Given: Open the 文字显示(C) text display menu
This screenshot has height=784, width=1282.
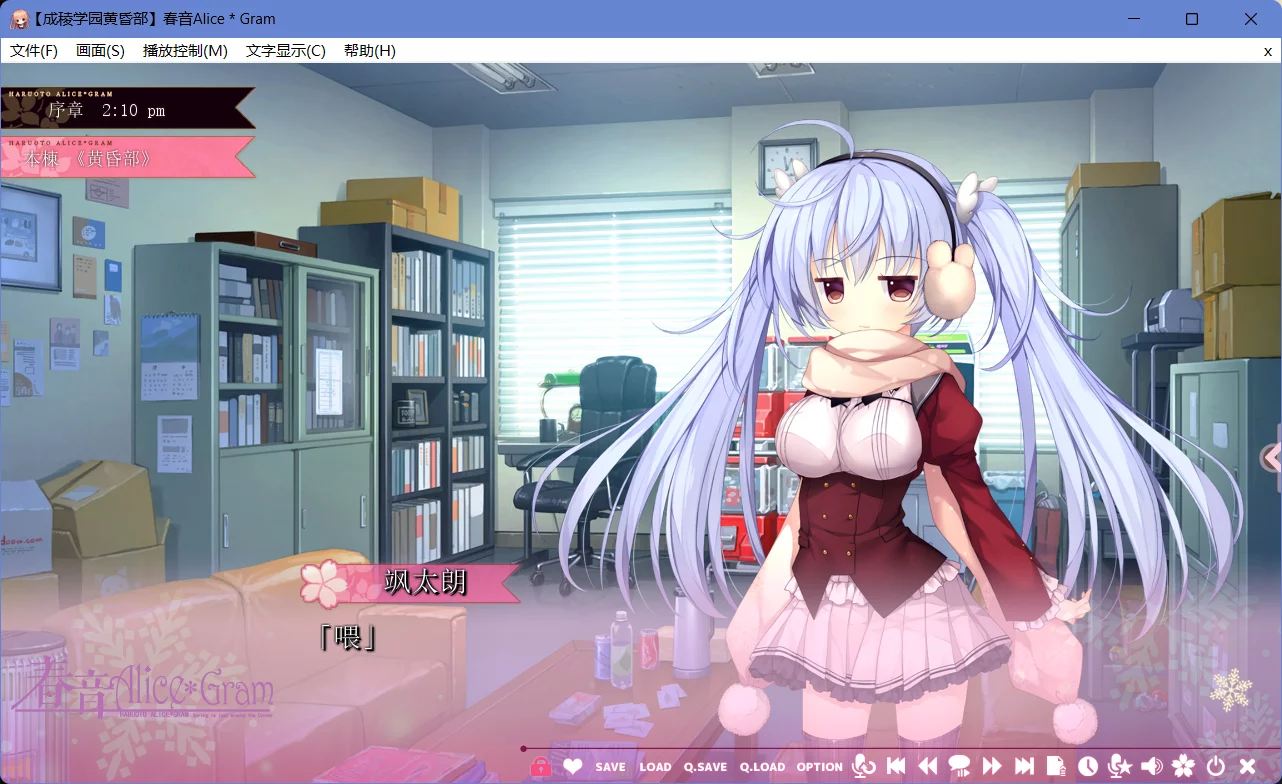Looking at the screenshot, I should point(287,50).
